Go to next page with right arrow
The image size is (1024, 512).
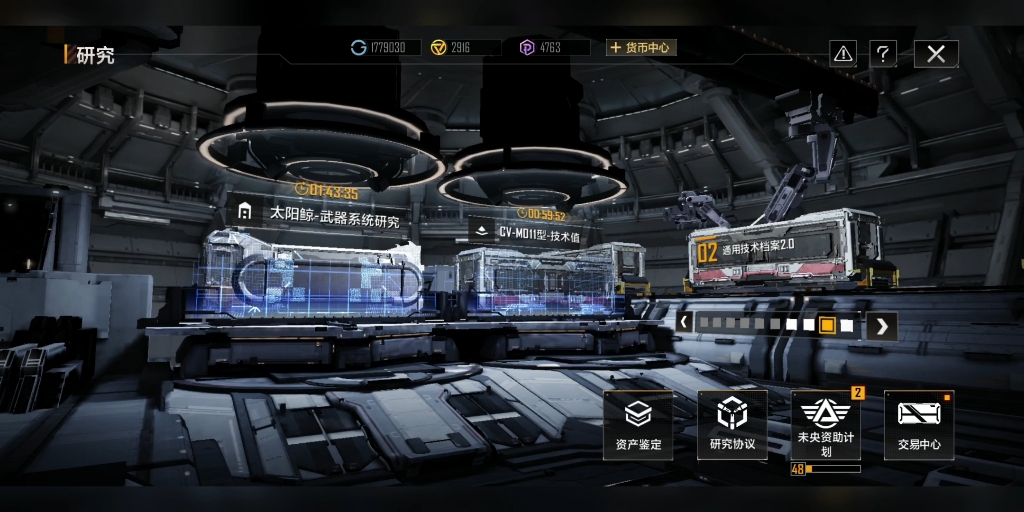click(x=881, y=325)
